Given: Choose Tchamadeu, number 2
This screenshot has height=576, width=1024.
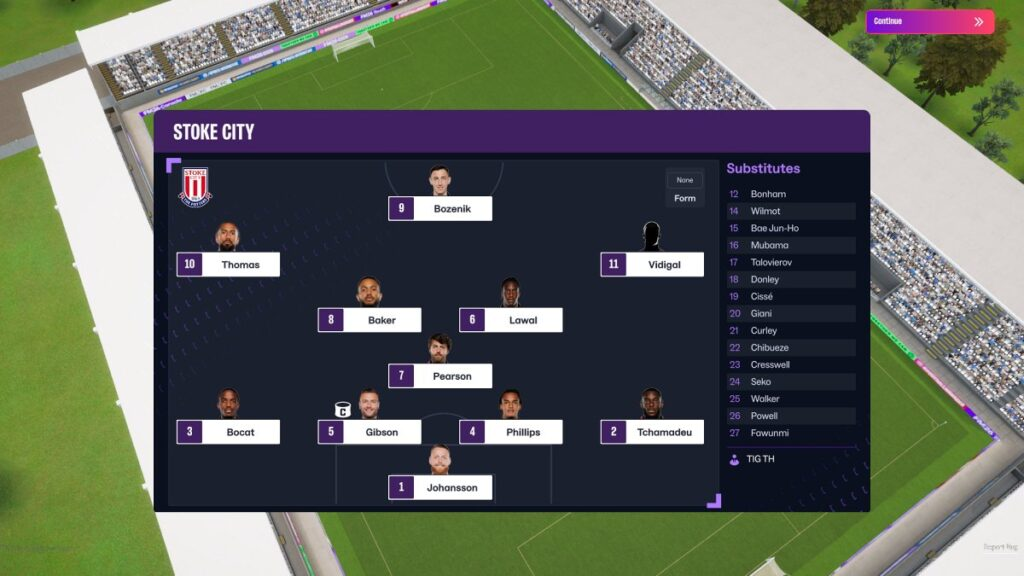Looking at the screenshot, I should coord(652,433).
